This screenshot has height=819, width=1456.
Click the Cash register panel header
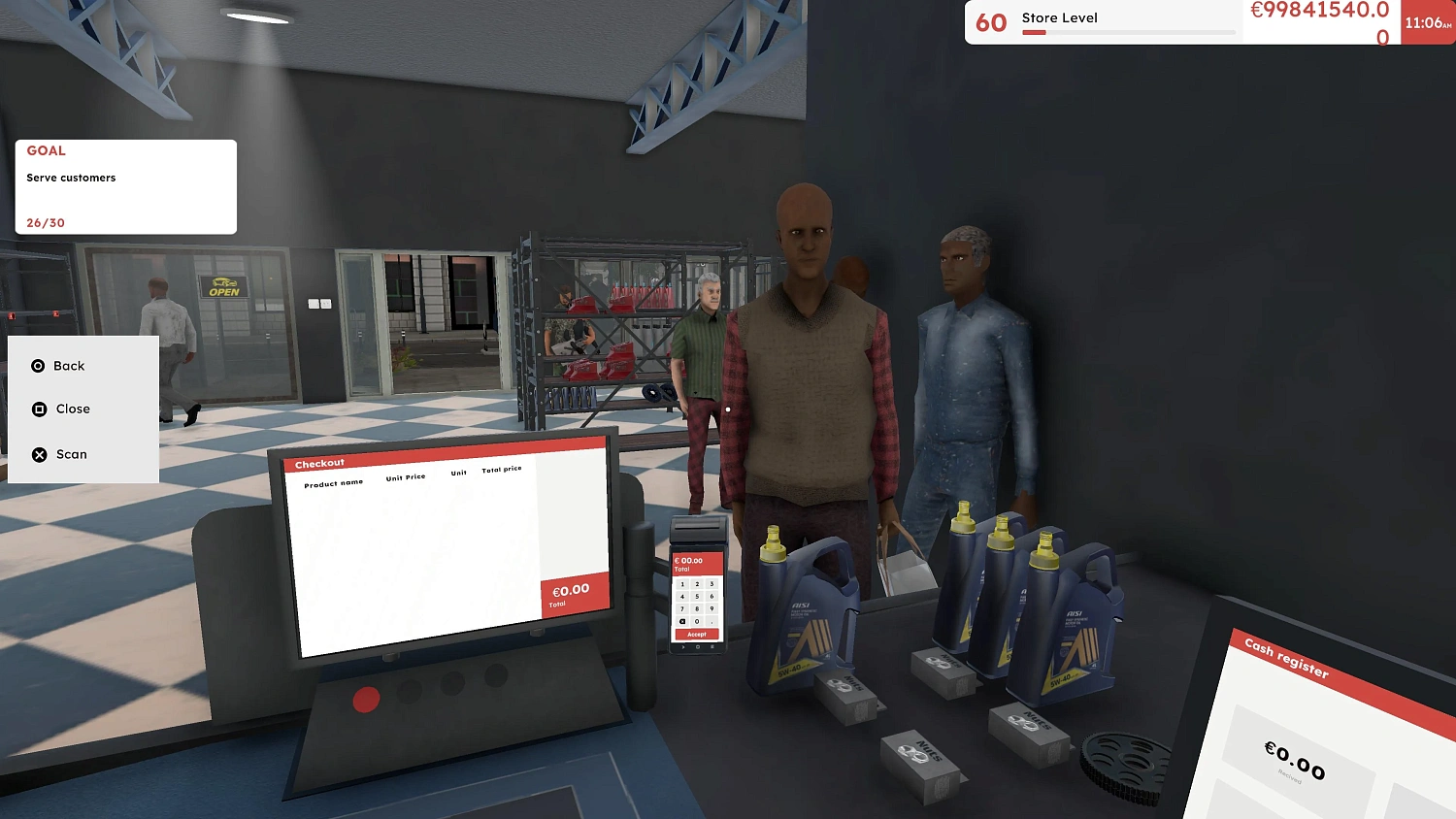[1286, 659]
